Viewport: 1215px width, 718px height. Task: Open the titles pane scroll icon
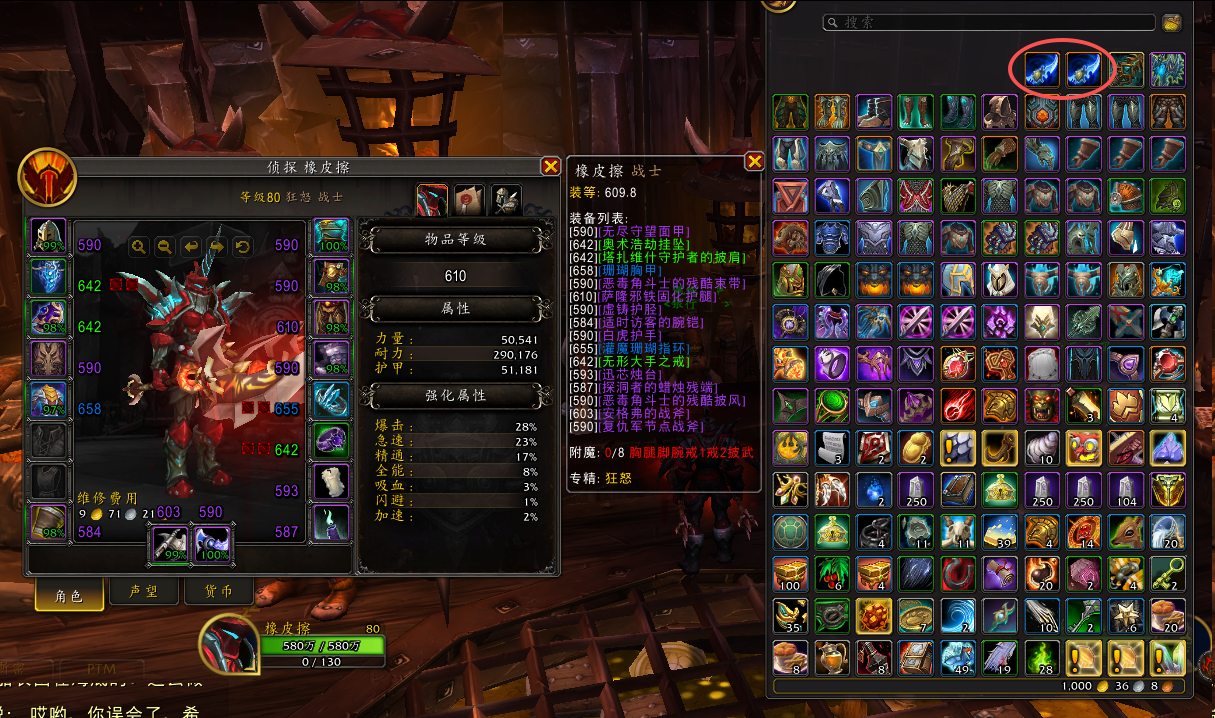(x=469, y=200)
